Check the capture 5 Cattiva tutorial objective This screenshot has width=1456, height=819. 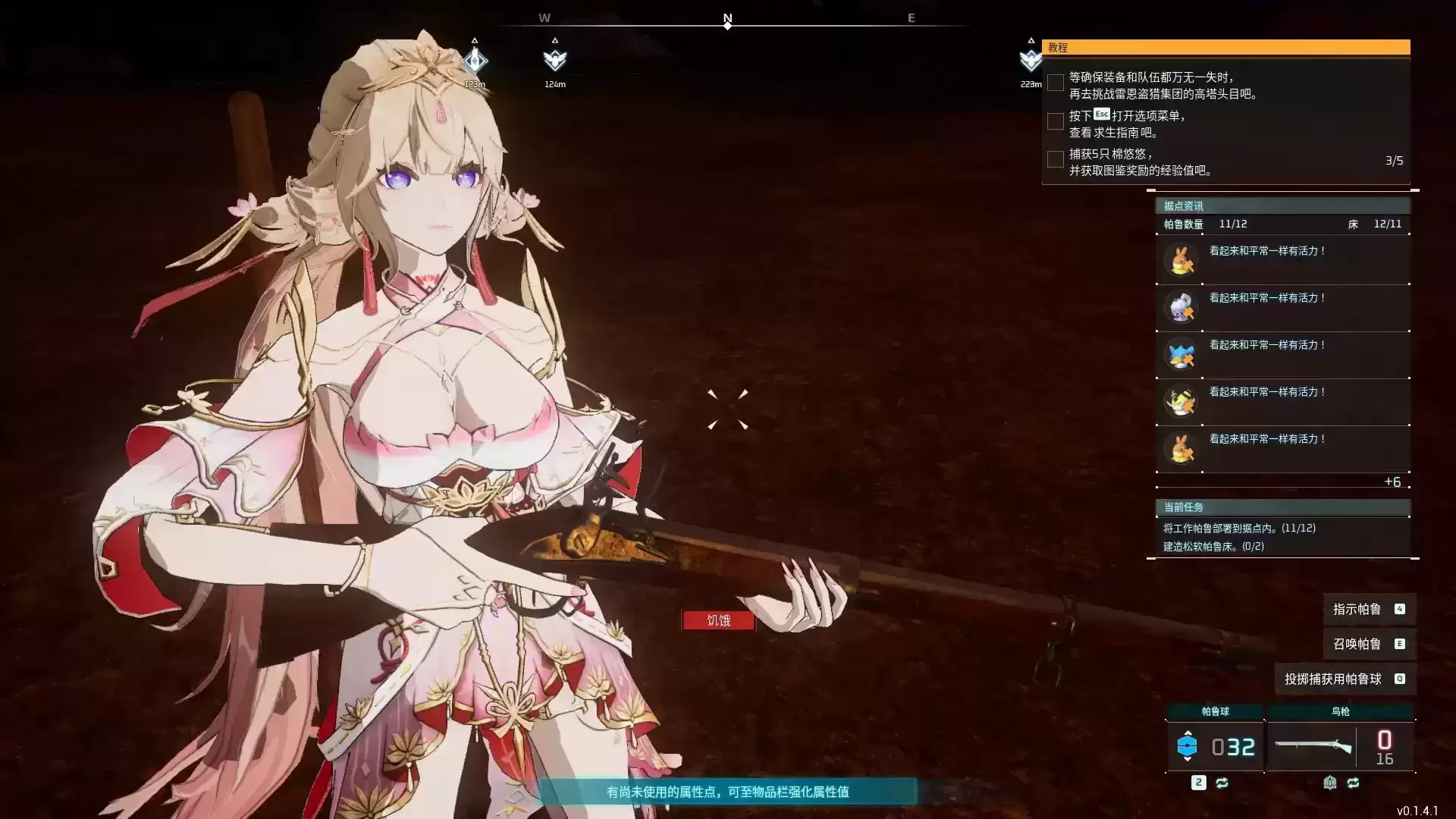coord(1056,159)
